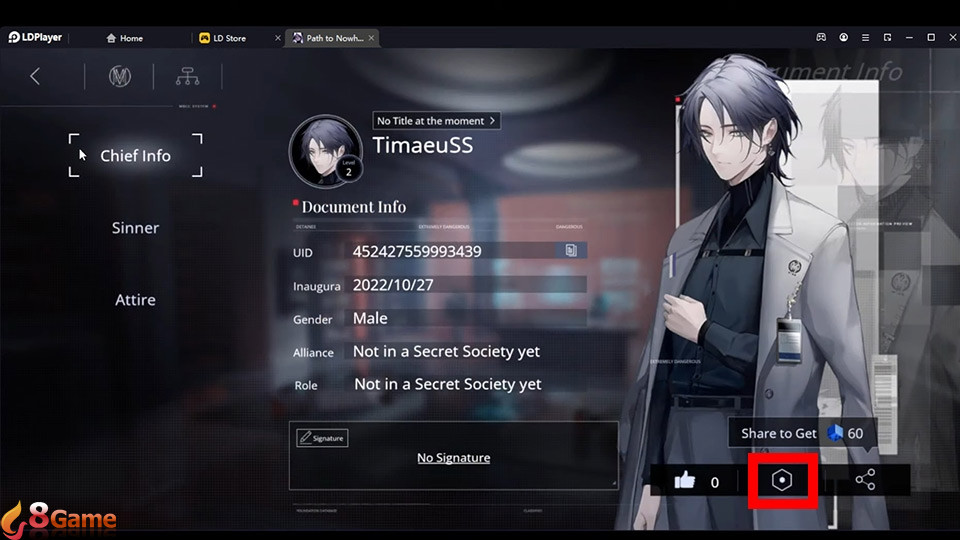Open the hierarchy tree icon

click(x=187, y=76)
